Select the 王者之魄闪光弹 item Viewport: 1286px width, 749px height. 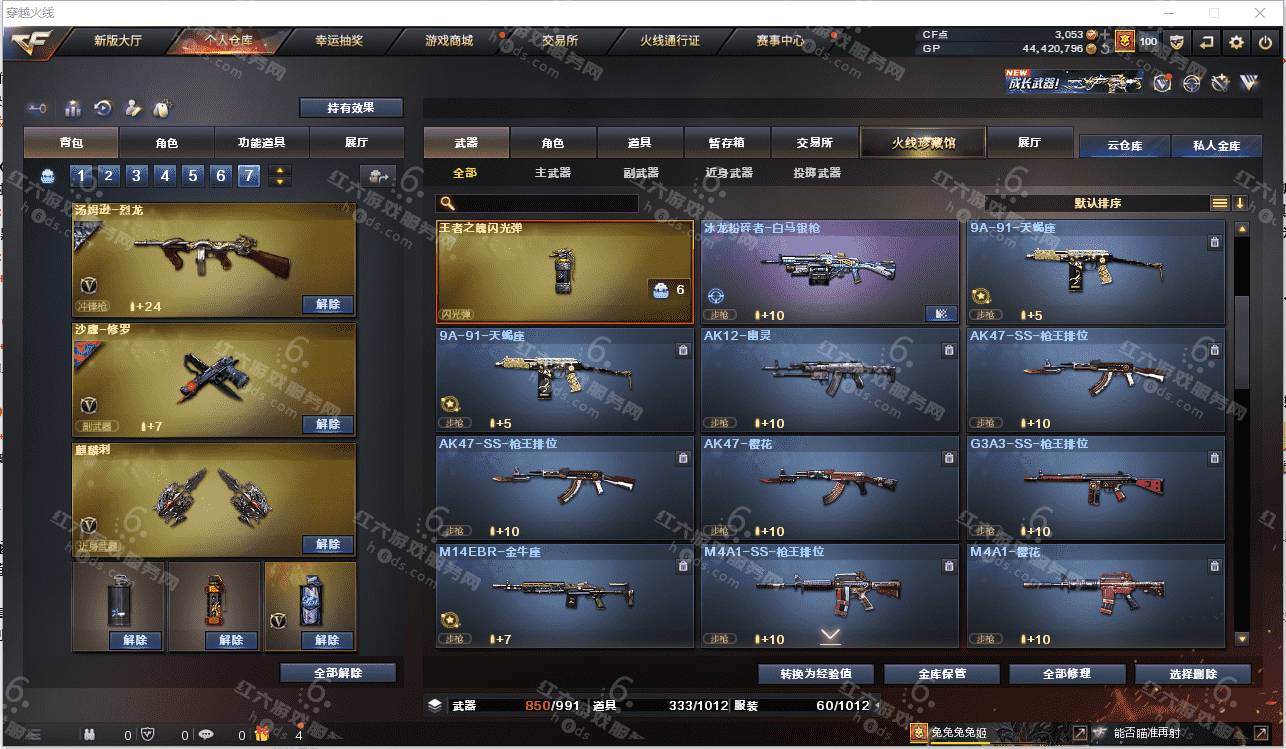click(565, 271)
